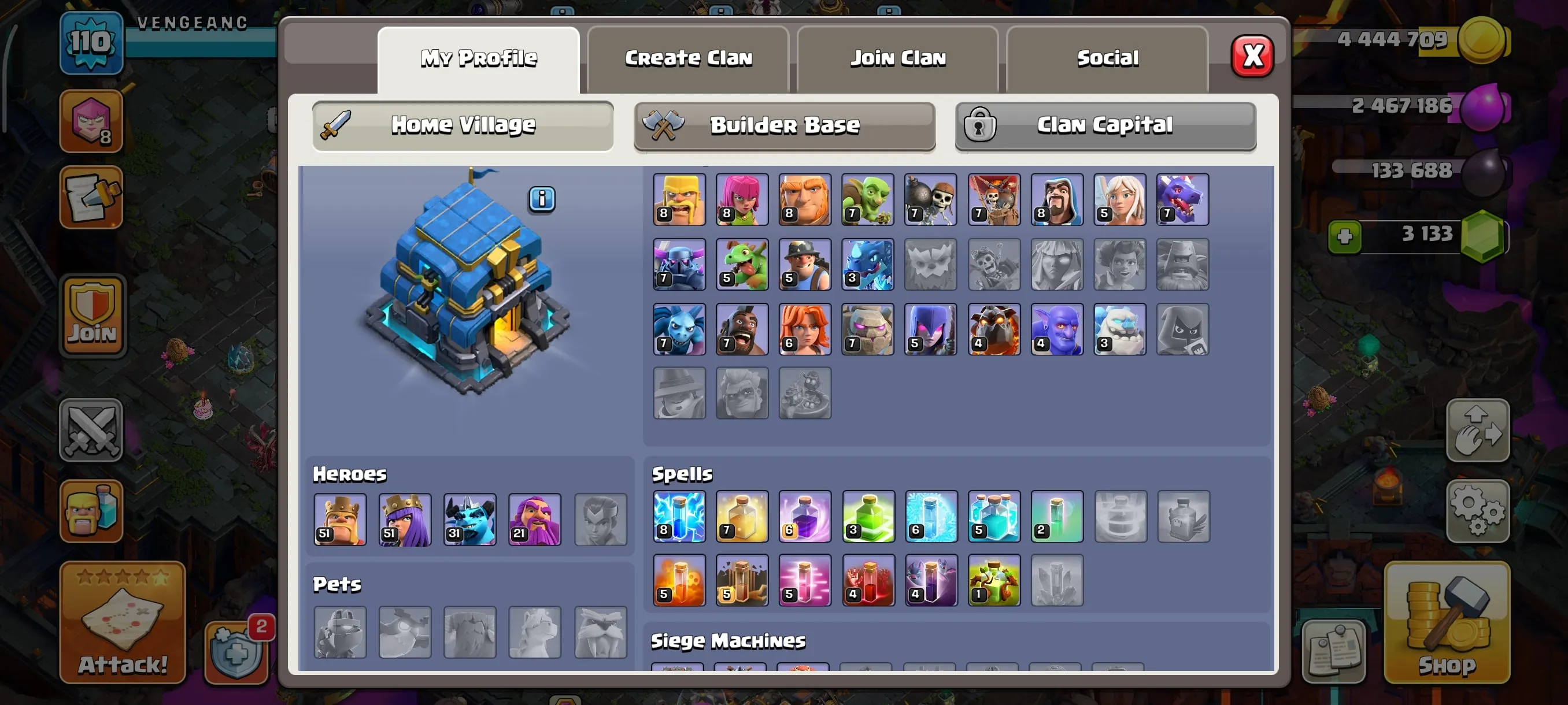The width and height of the screenshot is (1568, 705).
Task: Select the level 31 Royal Champion hero
Action: (469, 520)
